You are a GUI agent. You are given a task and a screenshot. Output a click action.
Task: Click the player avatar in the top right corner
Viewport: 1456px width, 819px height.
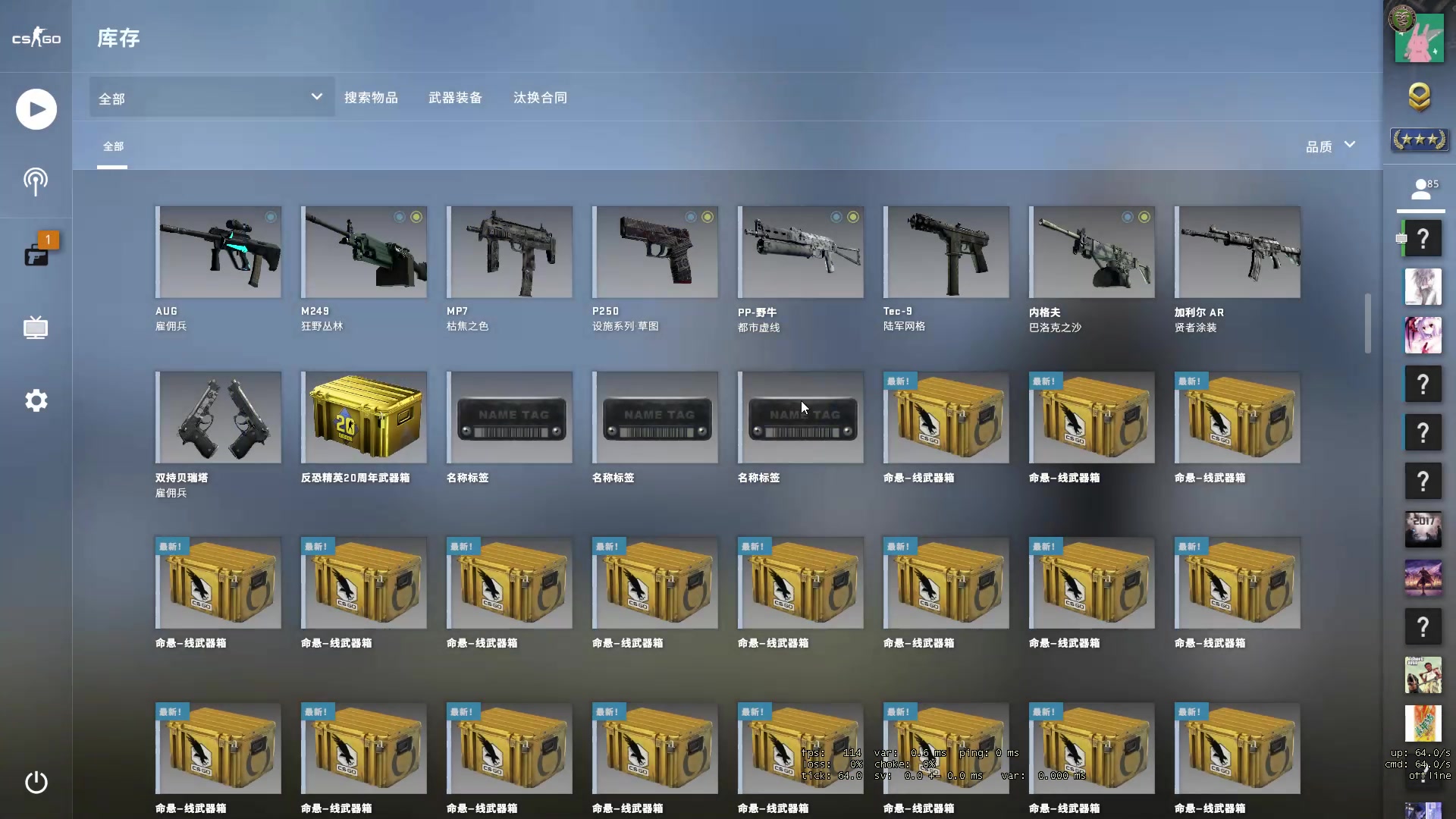click(1420, 38)
